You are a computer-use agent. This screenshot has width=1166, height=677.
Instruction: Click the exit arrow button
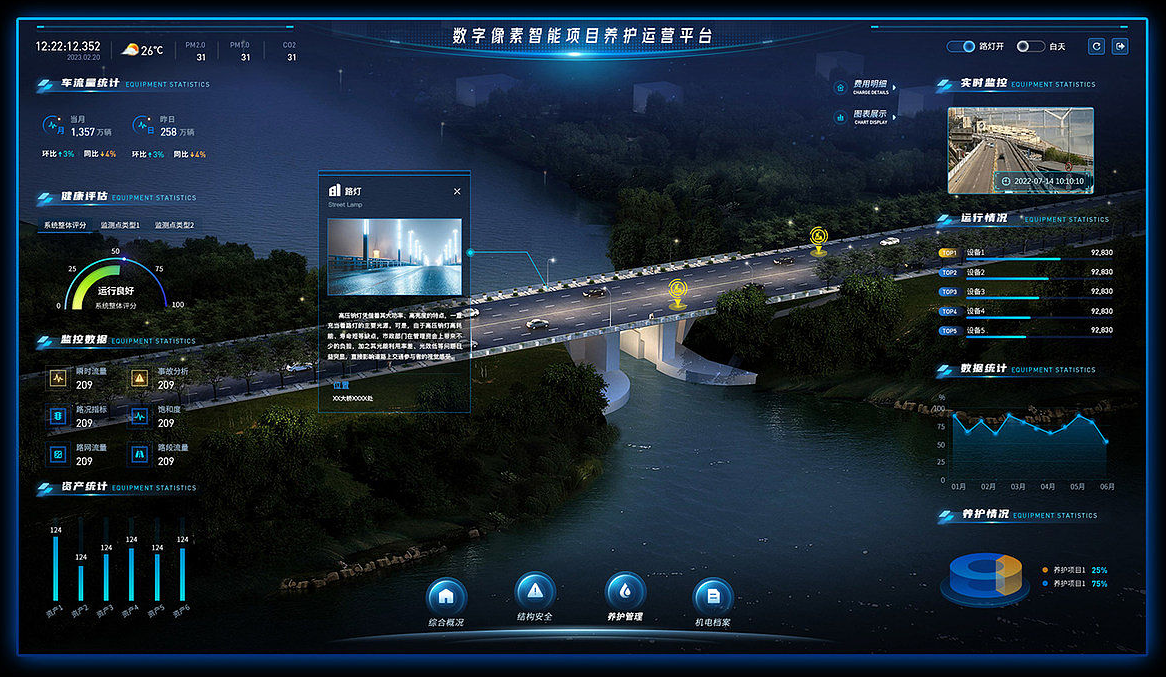pos(1120,46)
